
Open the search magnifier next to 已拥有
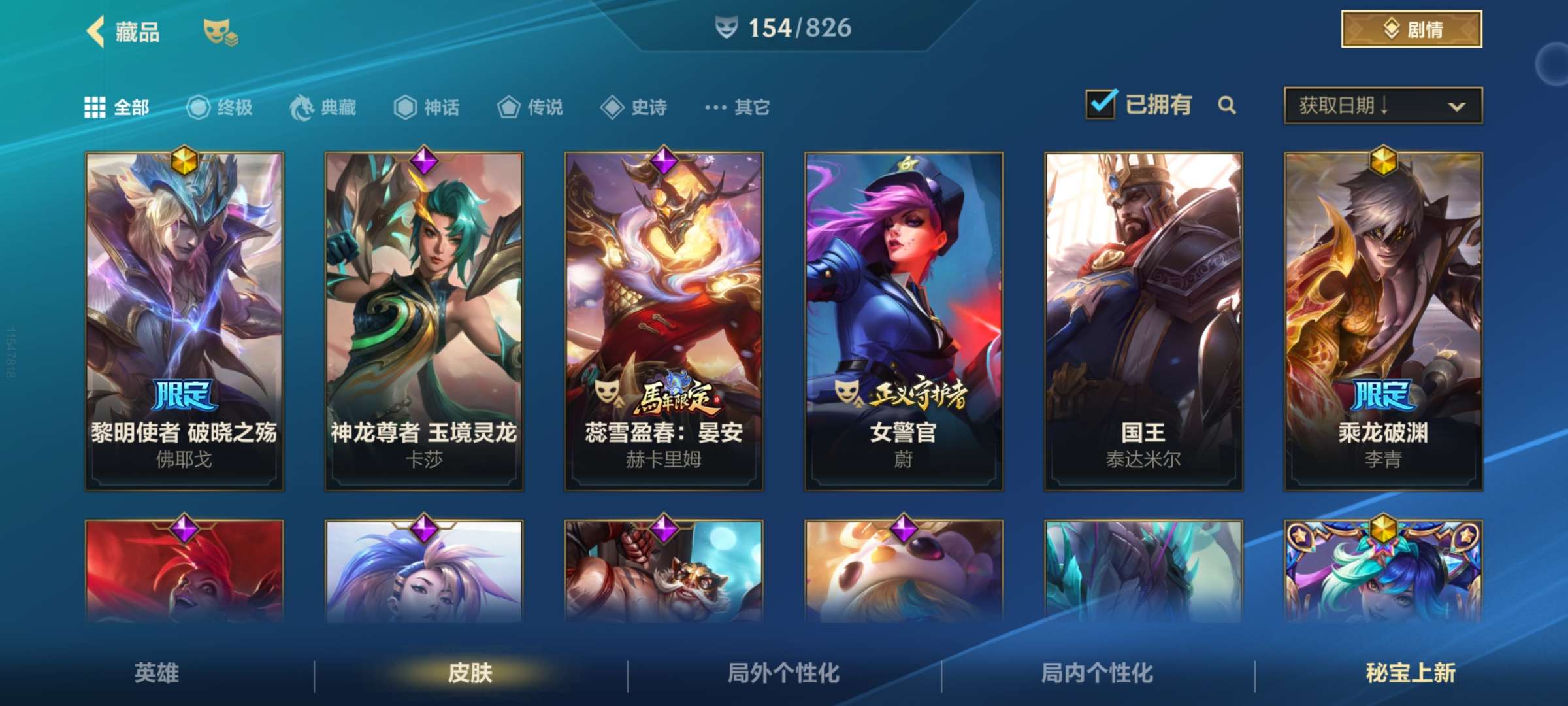(1228, 105)
